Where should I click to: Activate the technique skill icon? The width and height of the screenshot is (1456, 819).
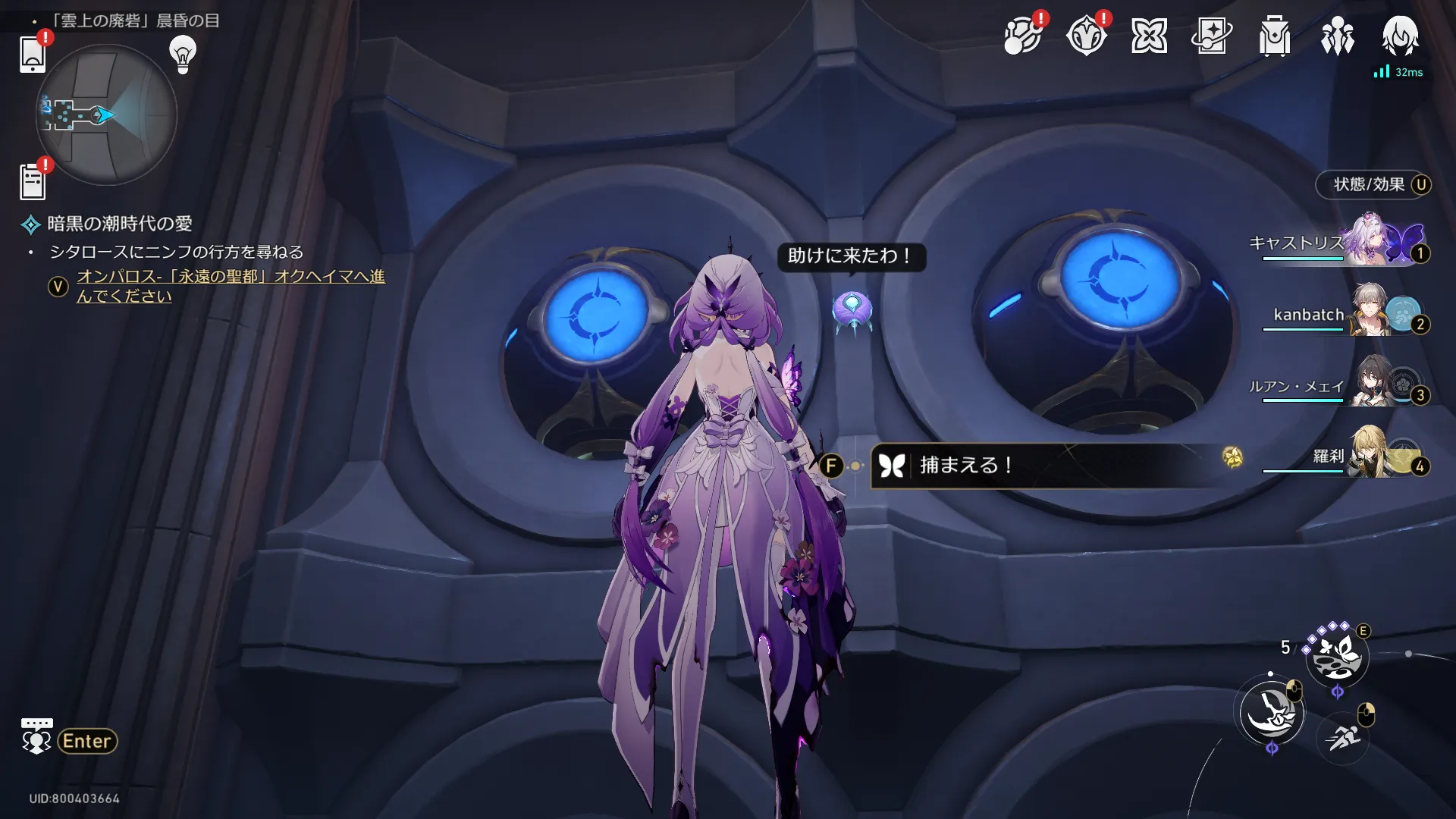(1337, 656)
